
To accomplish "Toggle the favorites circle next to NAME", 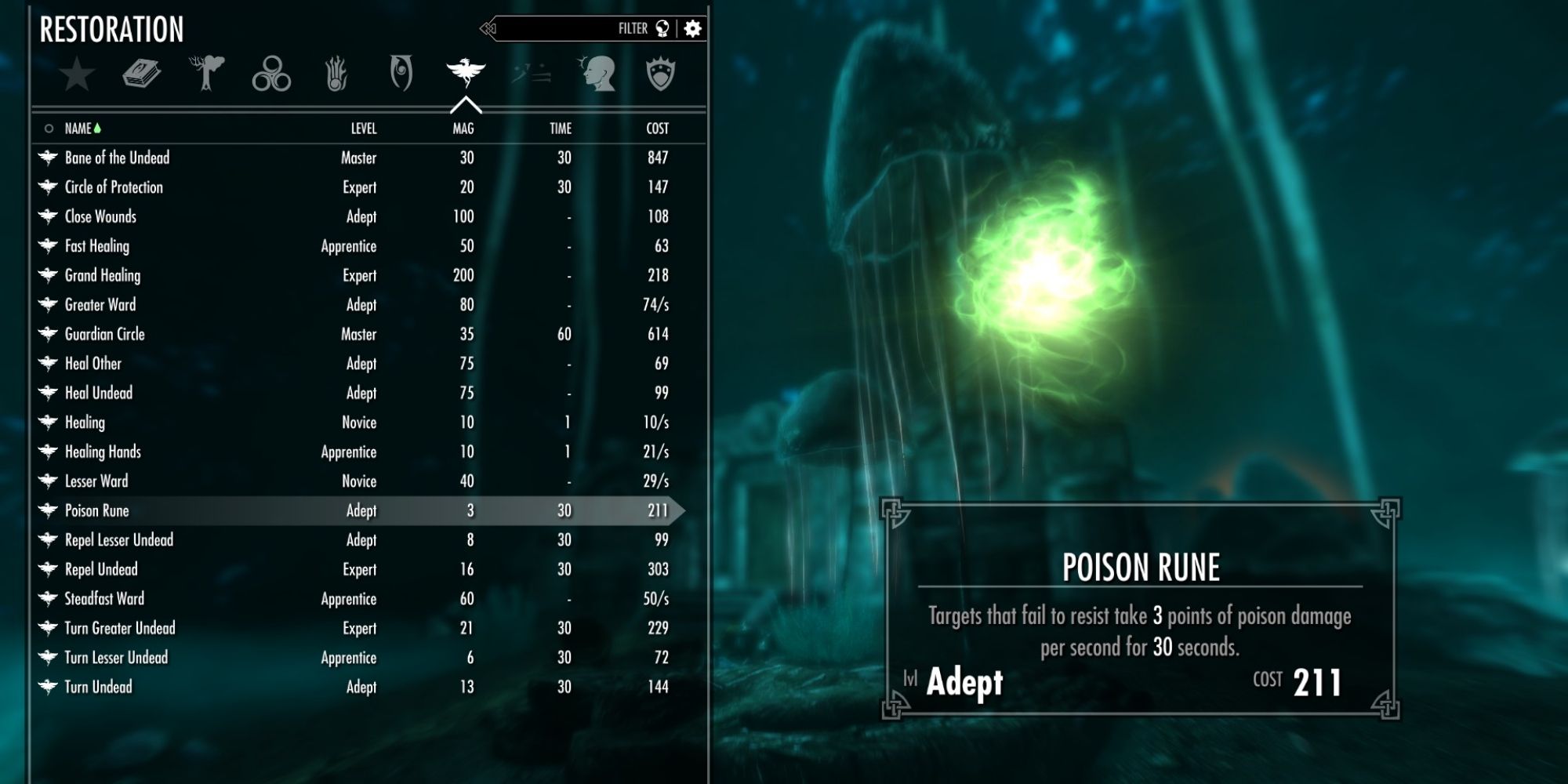I will (x=49, y=129).
